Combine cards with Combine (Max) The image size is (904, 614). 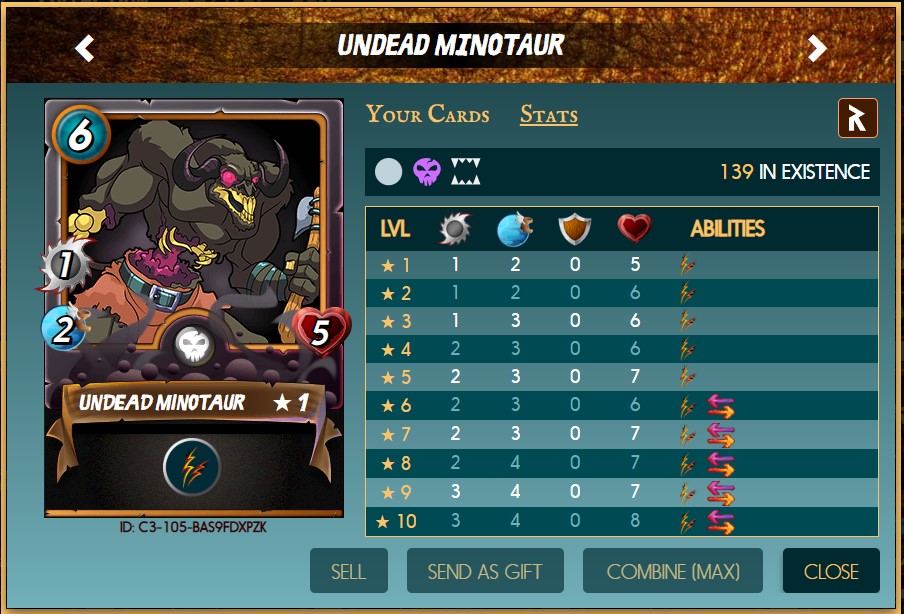click(x=673, y=571)
